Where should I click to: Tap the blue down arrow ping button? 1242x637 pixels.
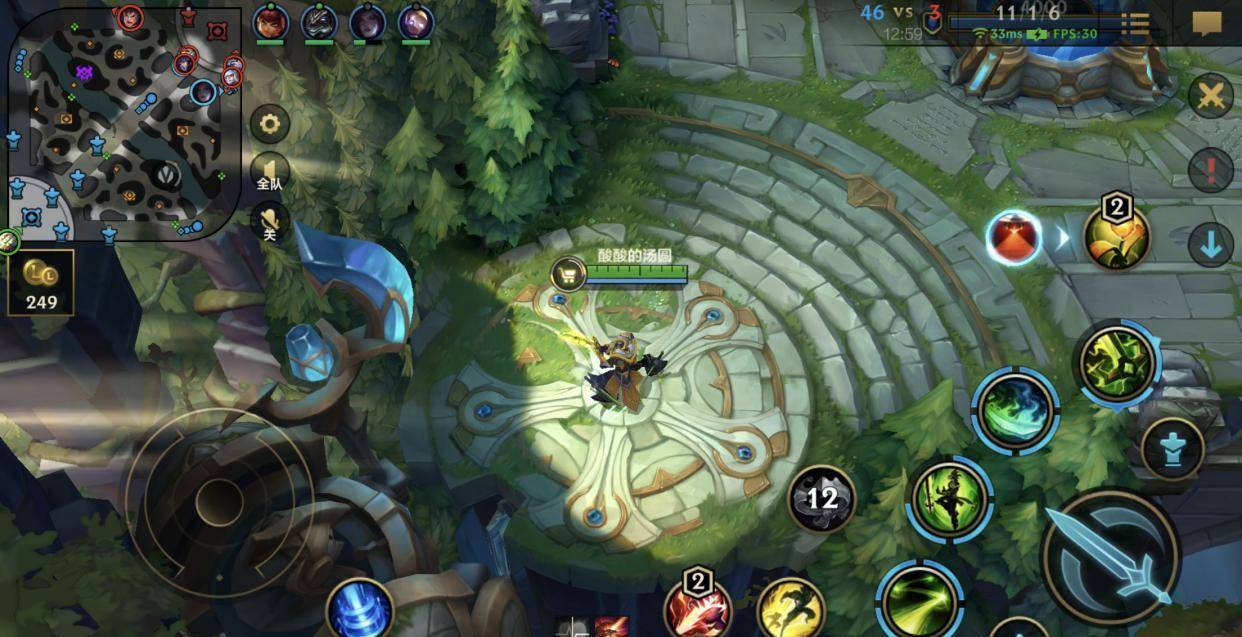1210,245
